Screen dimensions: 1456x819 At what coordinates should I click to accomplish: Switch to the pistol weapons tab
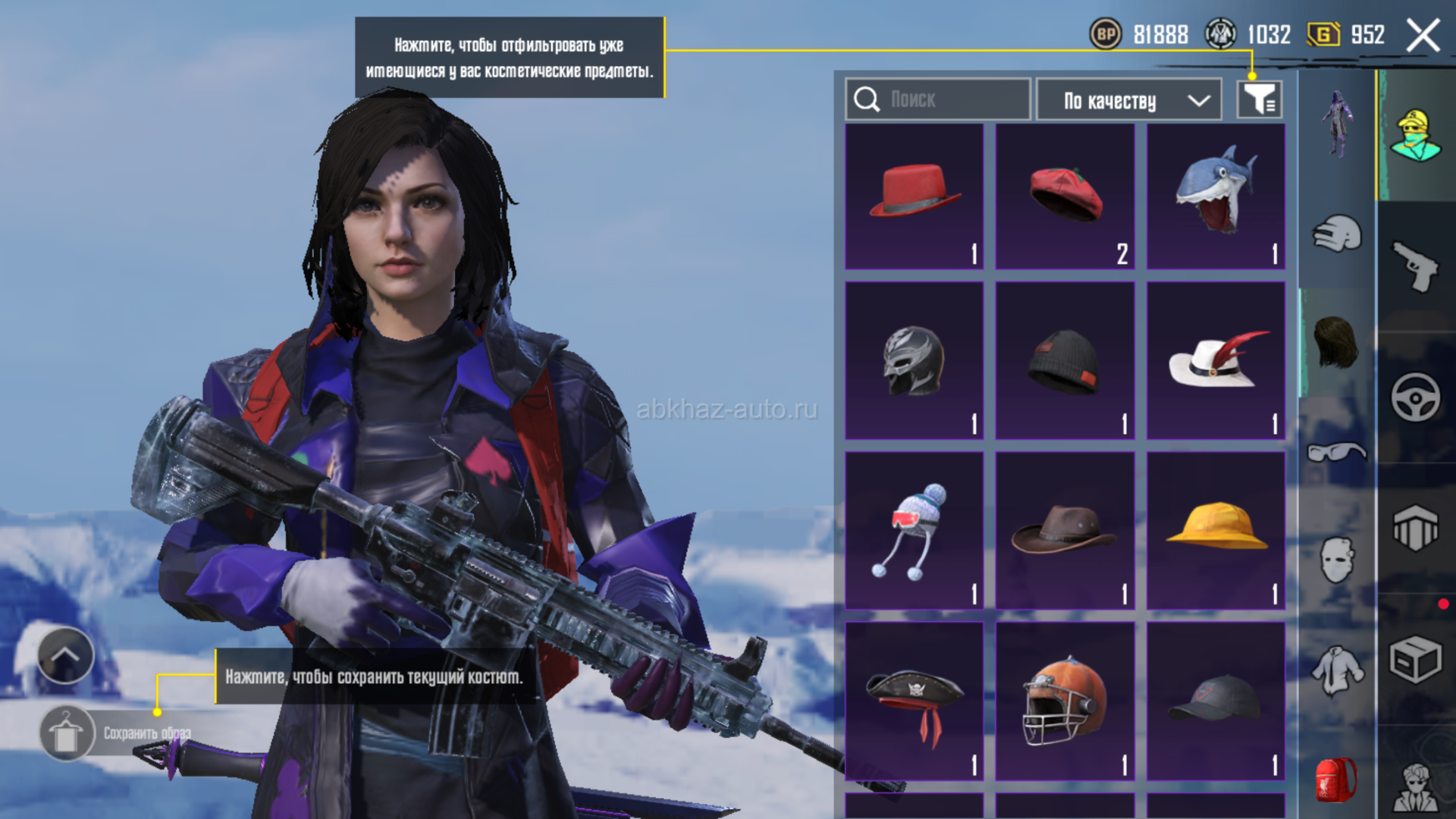[x=1415, y=266]
